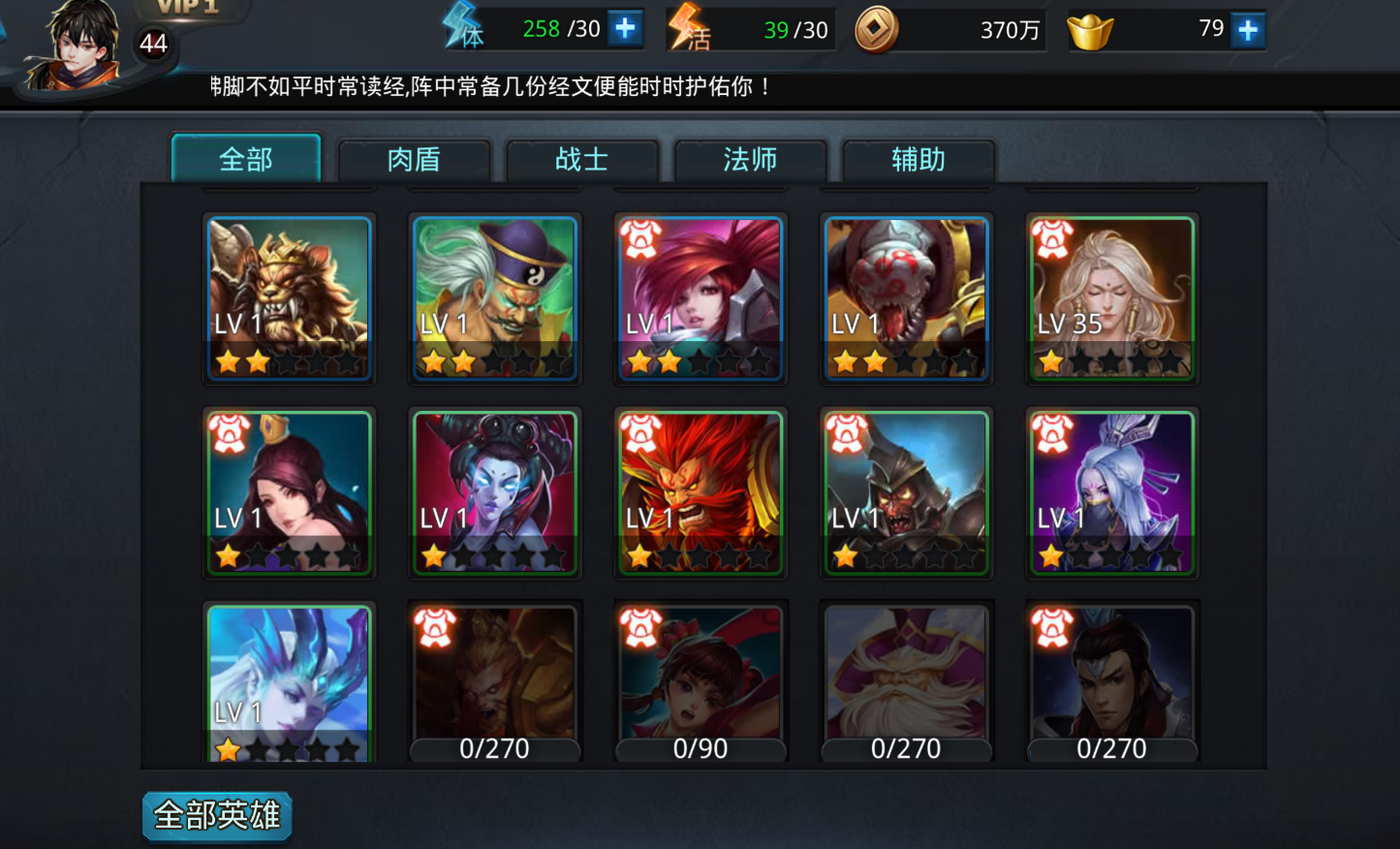Tap the plus button beside gold ingots

(1248, 30)
